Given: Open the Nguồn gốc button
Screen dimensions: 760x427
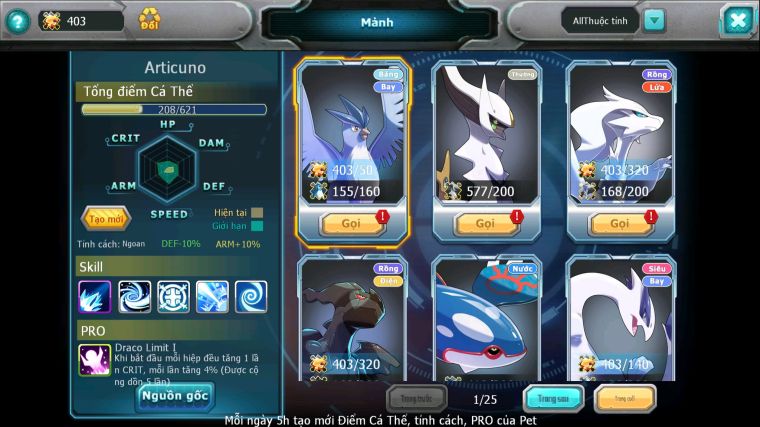Looking at the screenshot, I should [x=174, y=396].
